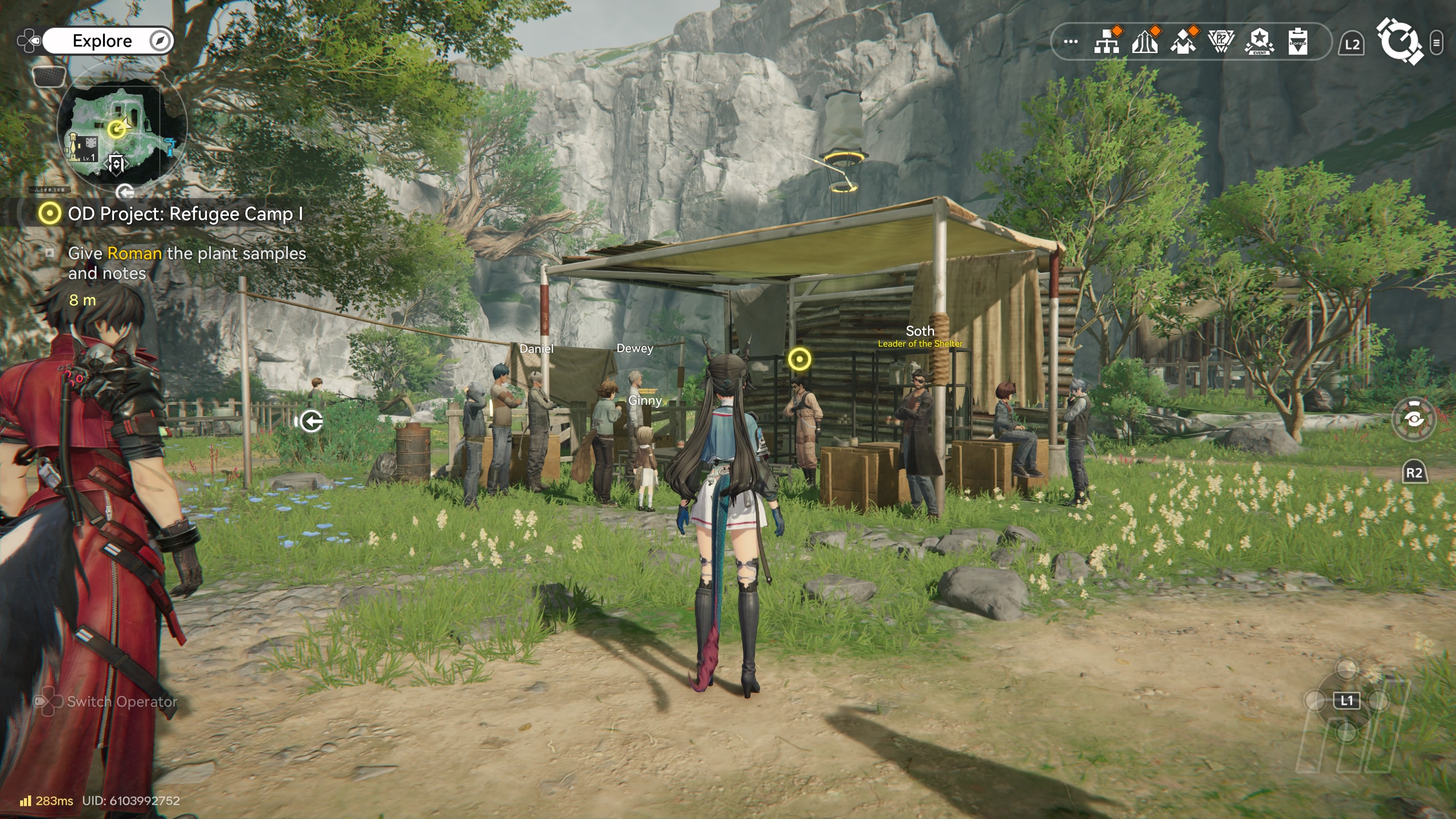1456x819 pixels.
Task: Select the OD Project: Refugee Camp I quest tracker
Action: point(184,213)
